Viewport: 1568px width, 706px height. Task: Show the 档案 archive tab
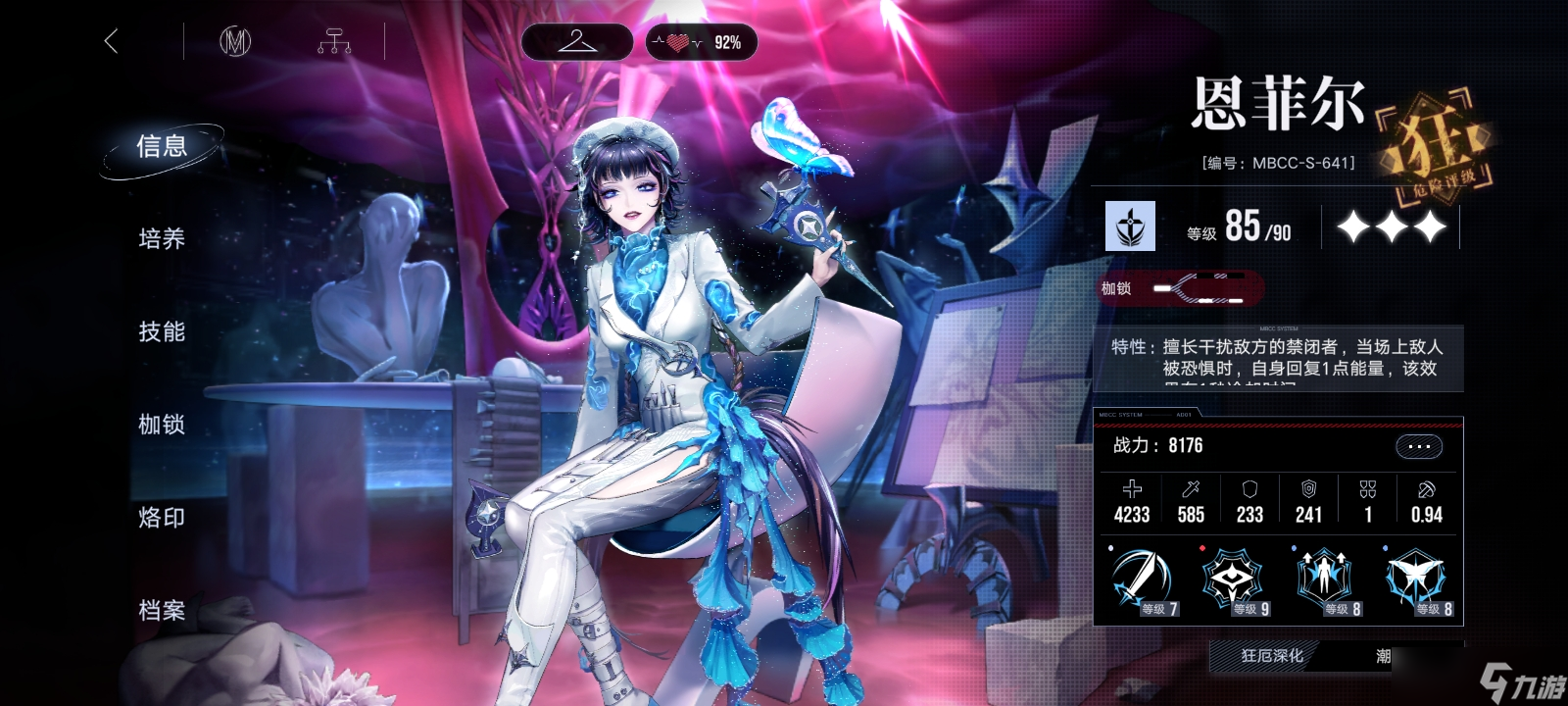pyautogui.click(x=162, y=611)
